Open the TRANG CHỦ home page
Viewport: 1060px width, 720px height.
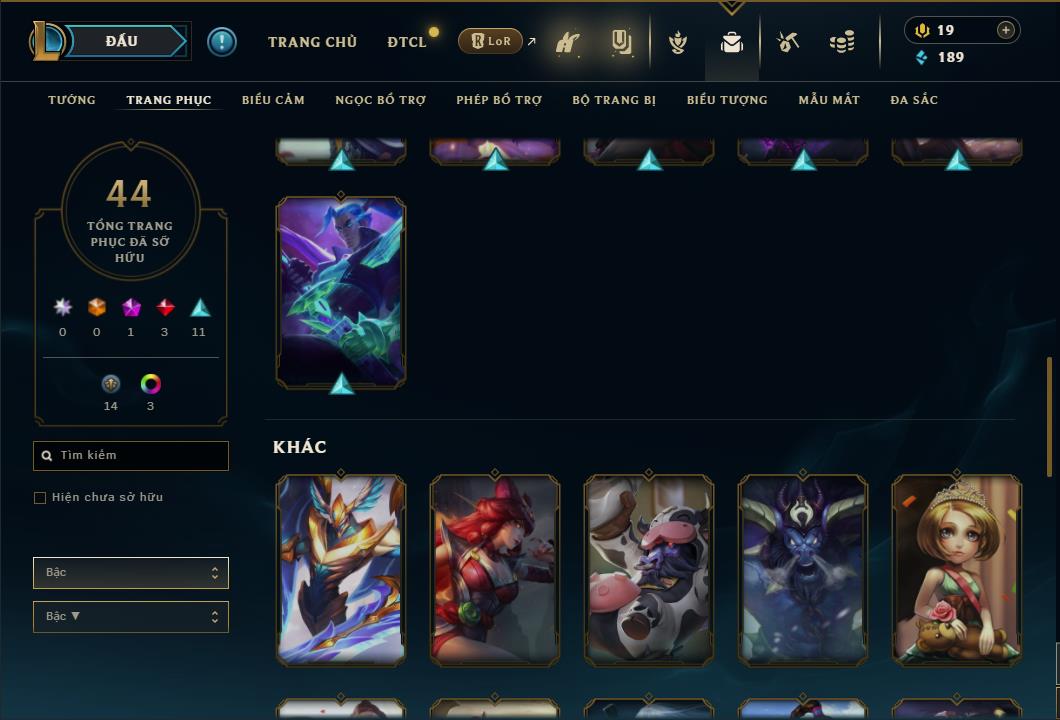click(x=312, y=42)
